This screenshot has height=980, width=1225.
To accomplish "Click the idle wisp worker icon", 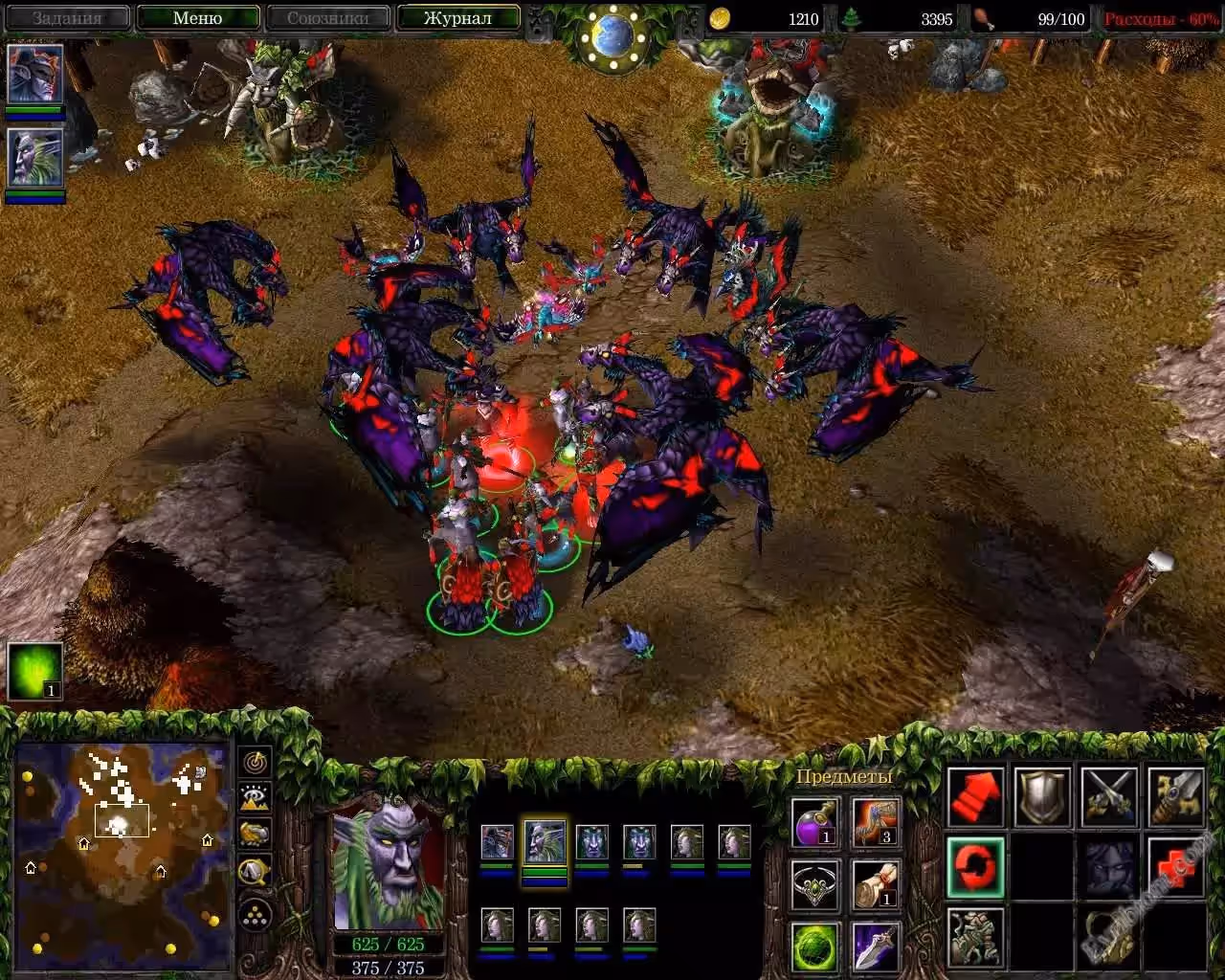I will [x=35, y=670].
